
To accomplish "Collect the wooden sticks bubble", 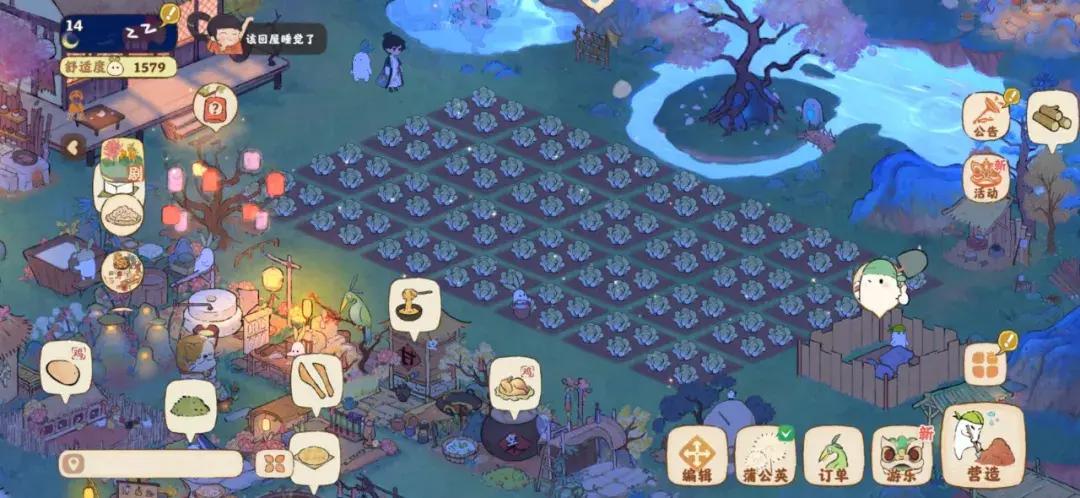I will pos(316,382).
